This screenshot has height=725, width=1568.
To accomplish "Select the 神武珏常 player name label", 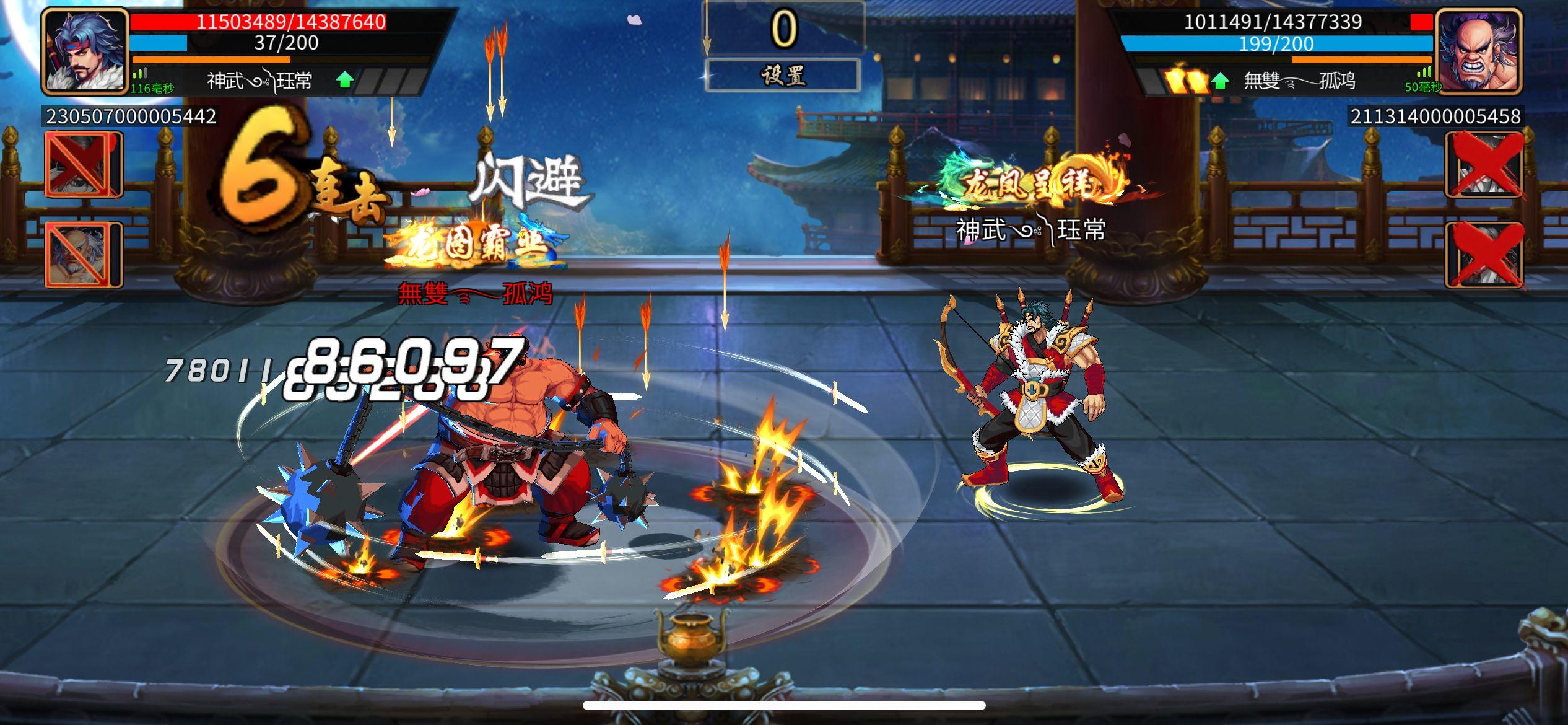I will click(x=260, y=79).
